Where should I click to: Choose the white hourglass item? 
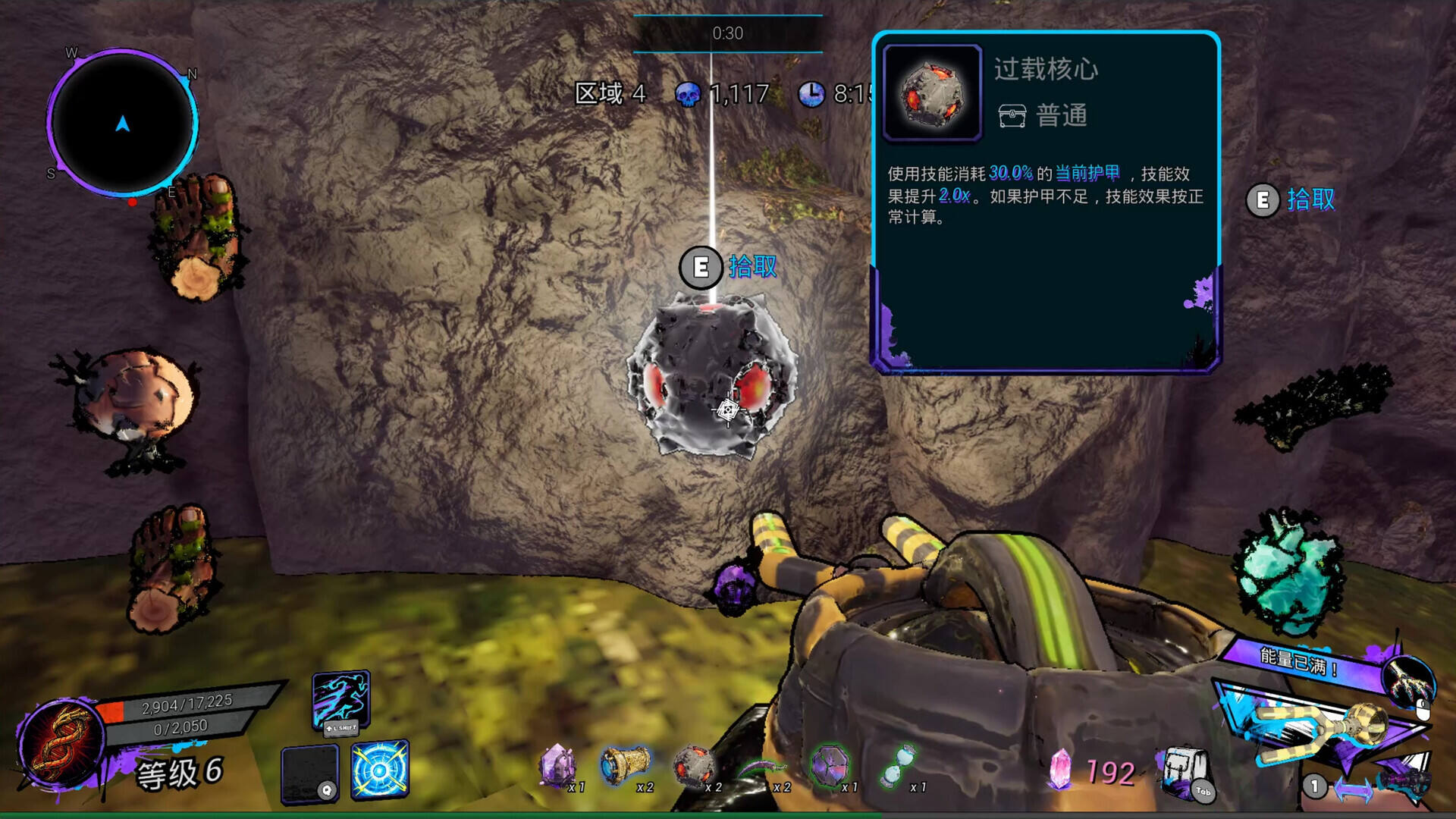click(899, 764)
